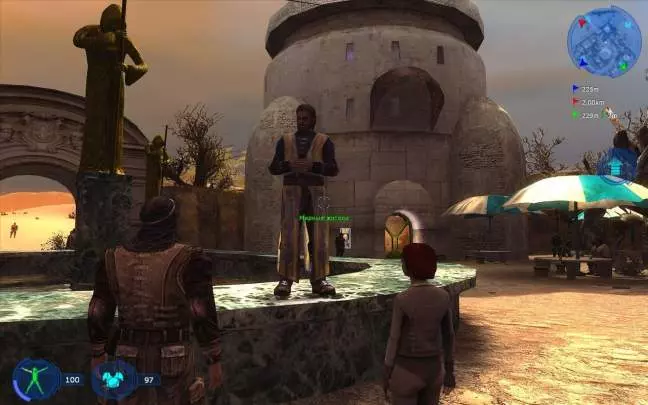Choose the red waypoint entry showing 2.00km
Screen dimensions: 648x405
587,102
